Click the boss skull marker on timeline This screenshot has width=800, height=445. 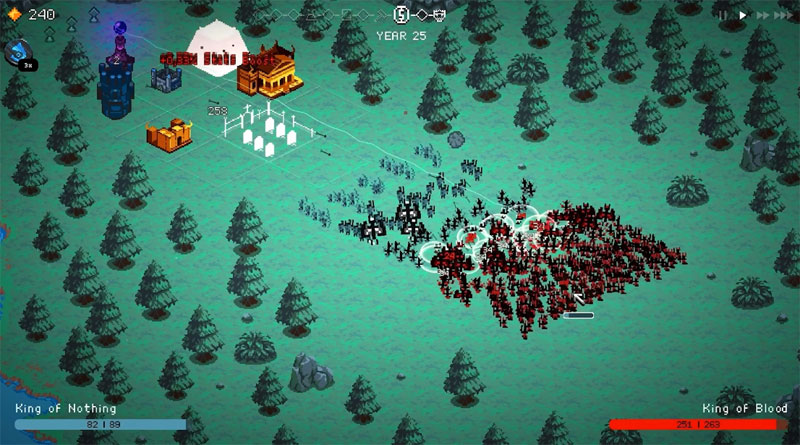pyautogui.click(x=438, y=15)
